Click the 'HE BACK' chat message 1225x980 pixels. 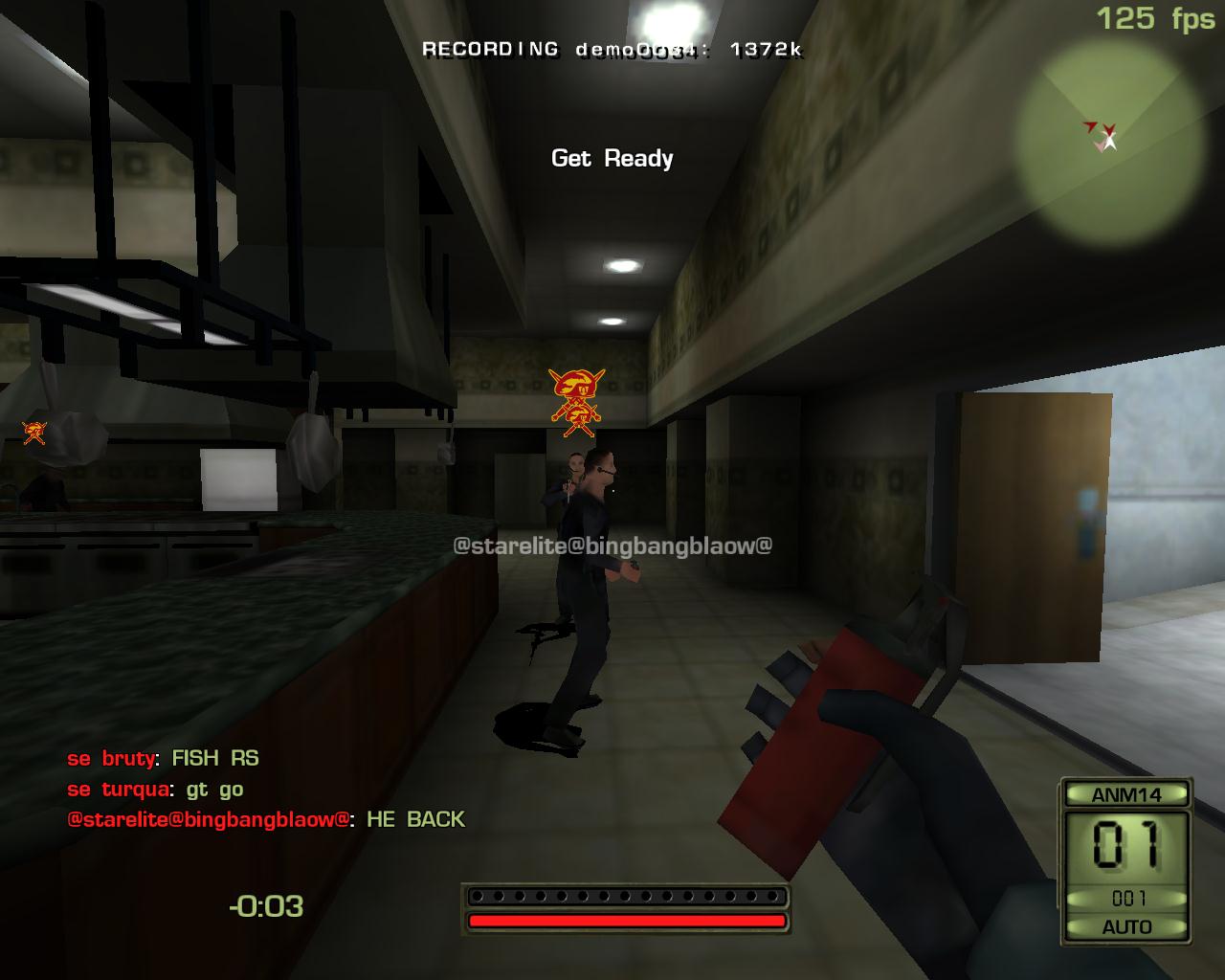(415, 819)
